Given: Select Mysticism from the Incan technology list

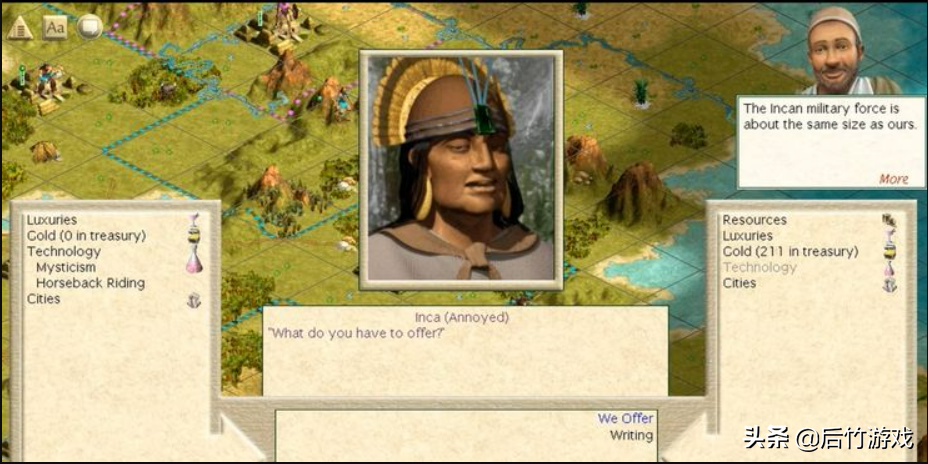Looking at the screenshot, I should click(66, 267).
